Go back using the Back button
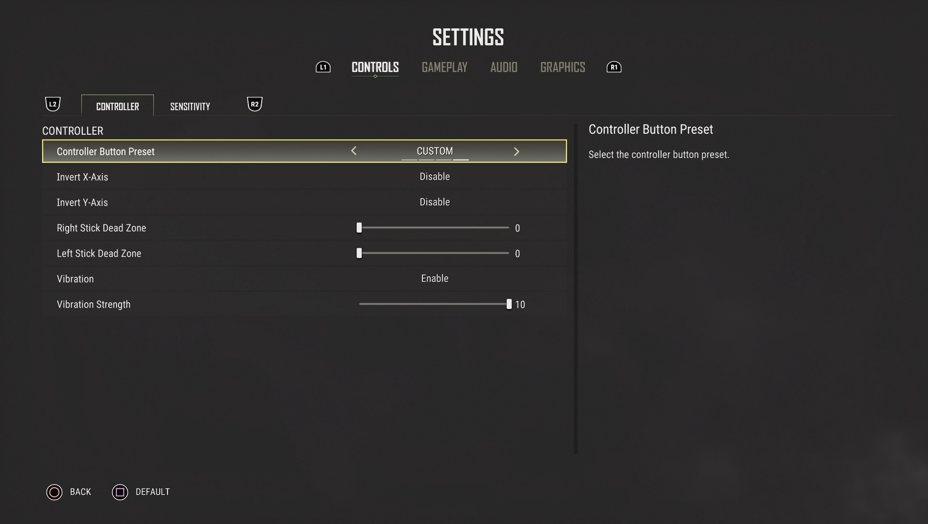 (x=68, y=492)
